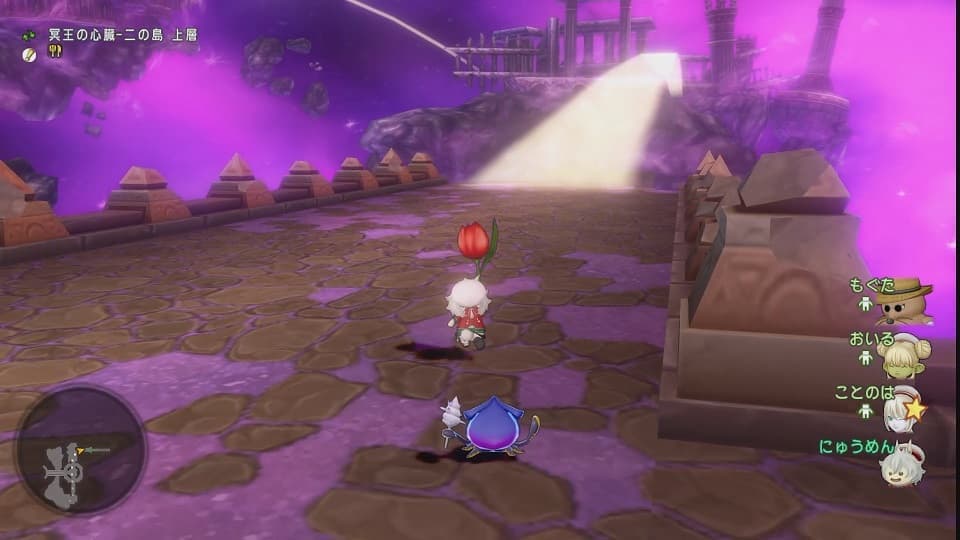Select party member もぐた portrait
The height and width of the screenshot is (540, 960).
click(x=905, y=301)
